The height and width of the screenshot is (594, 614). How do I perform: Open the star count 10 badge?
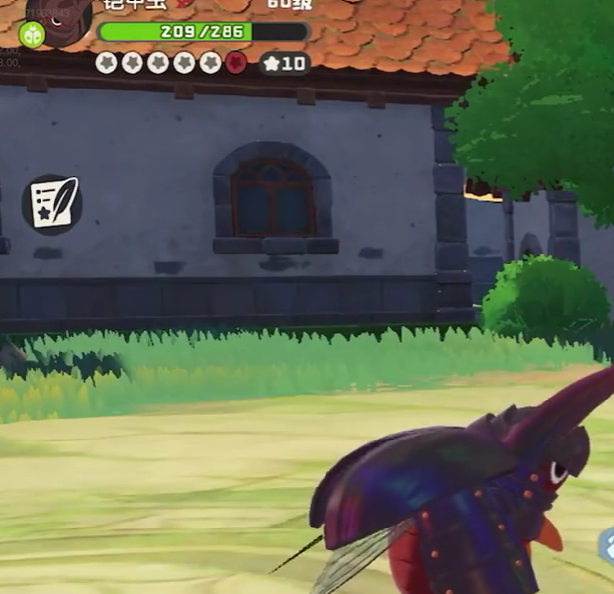(x=284, y=64)
